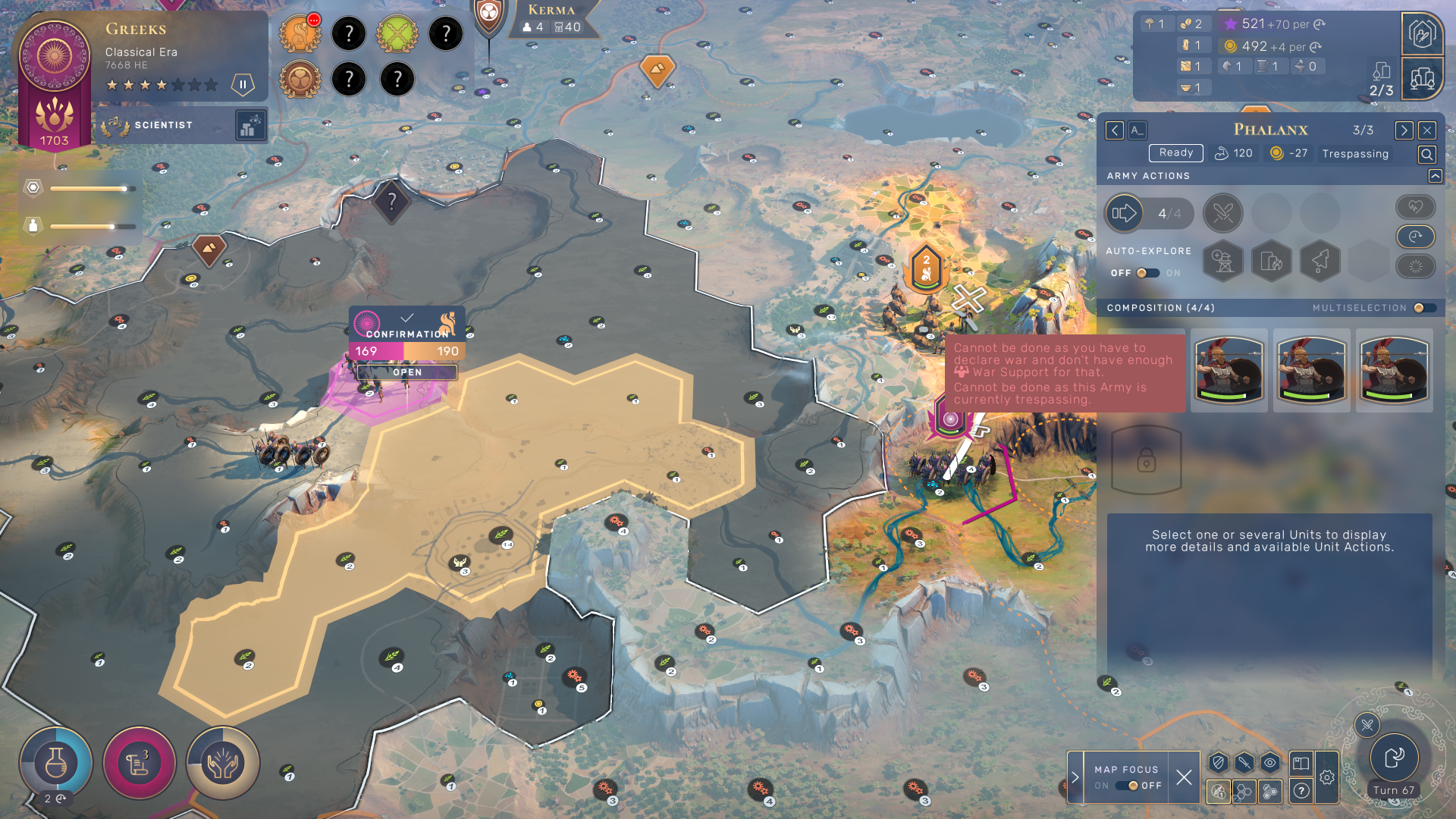This screenshot has height=819, width=1456.
Task: Go to the previous army
Action: coord(1114,130)
